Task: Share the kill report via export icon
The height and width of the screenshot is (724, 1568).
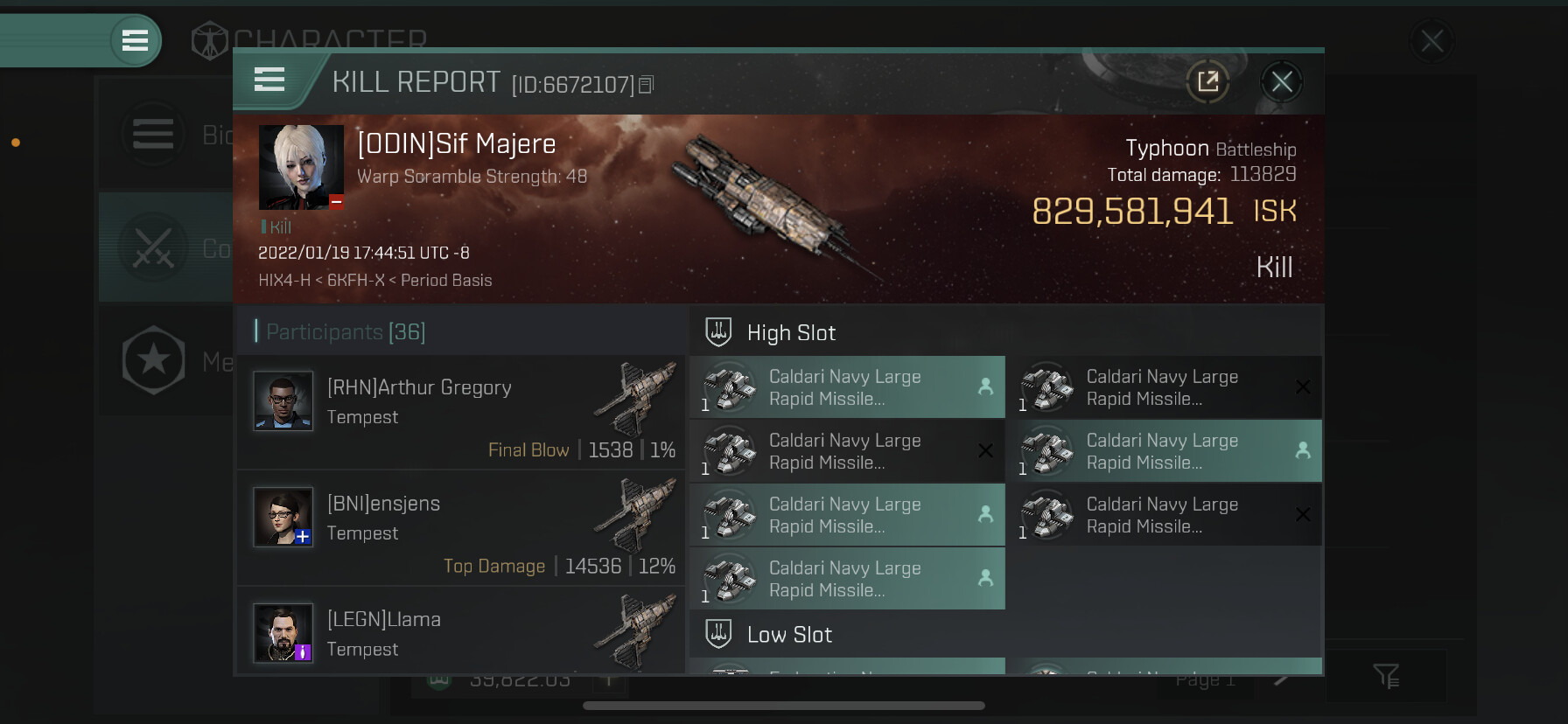Action: (x=1207, y=82)
